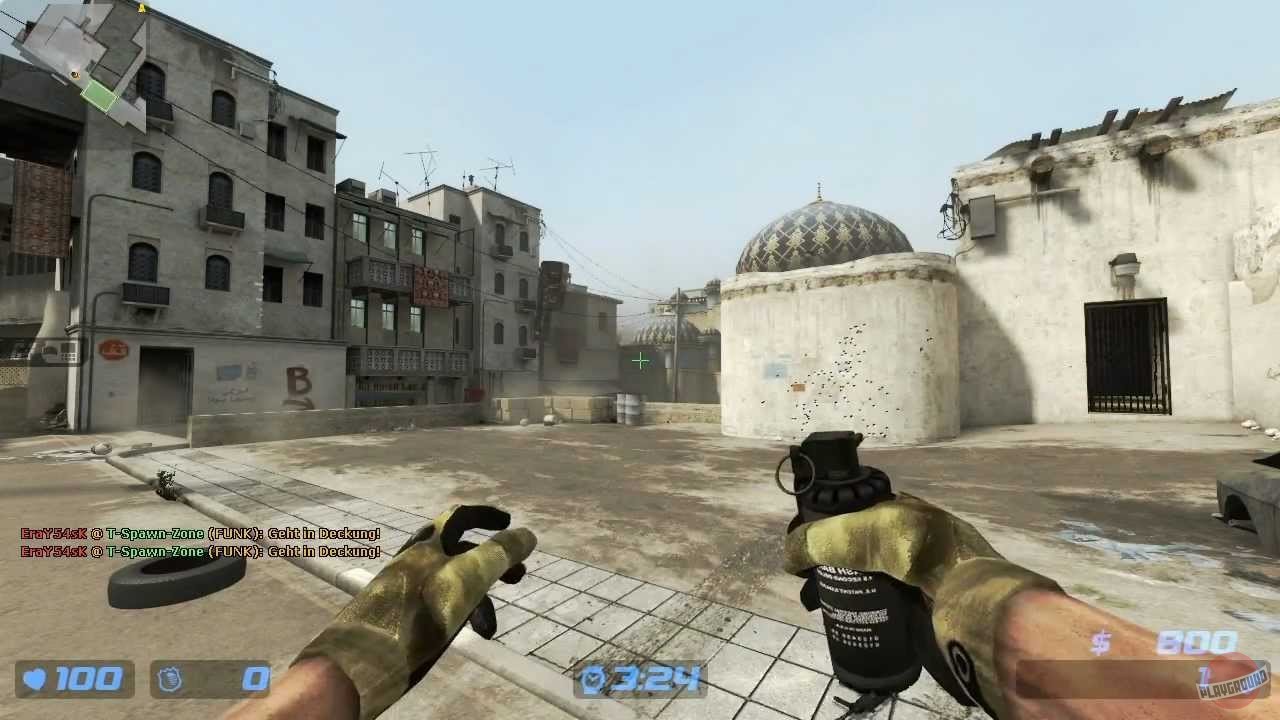Select the armor shield icon

pos(171,680)
